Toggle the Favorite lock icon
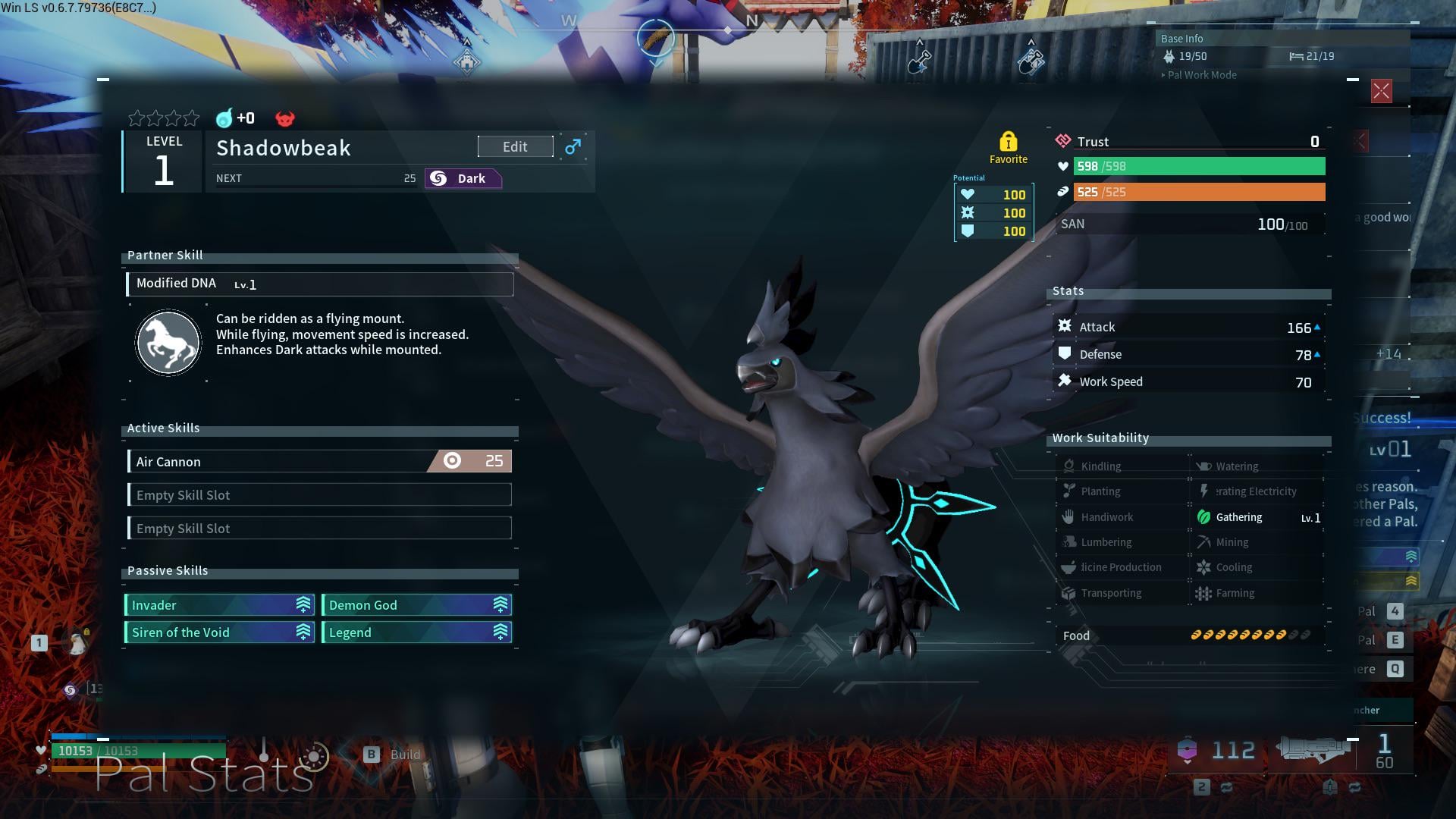Image resolution: width=1456 pixels, height=819 pixels. [x=1008, y=142]
